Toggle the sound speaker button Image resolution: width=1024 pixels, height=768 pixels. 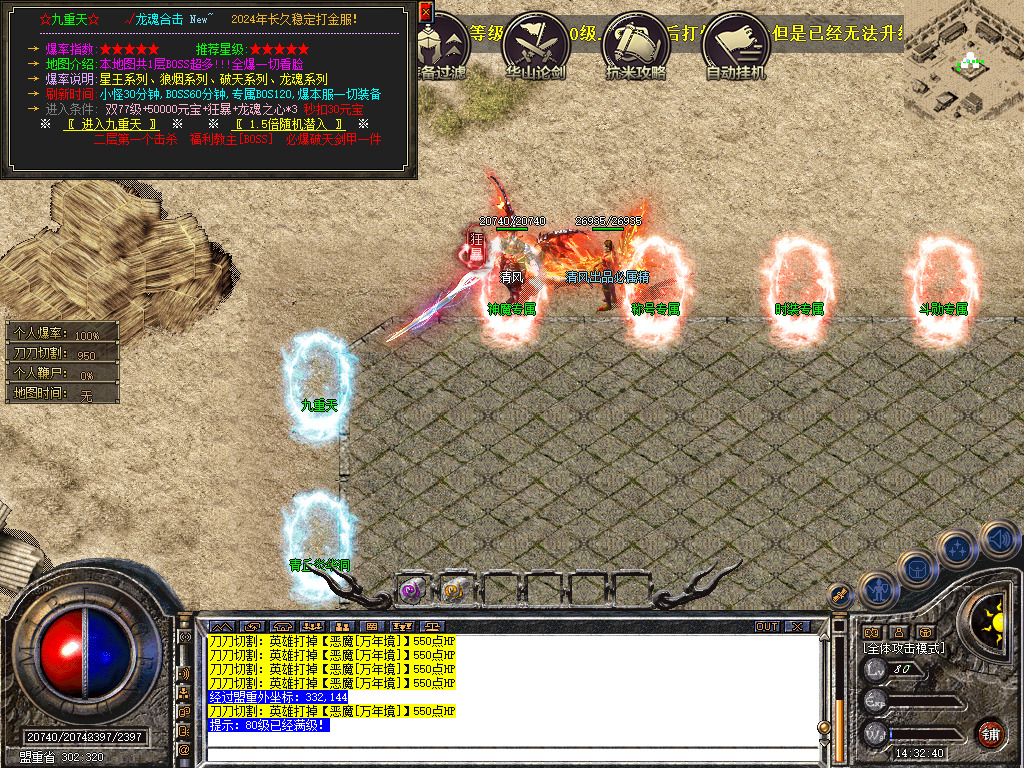[998, 540]
